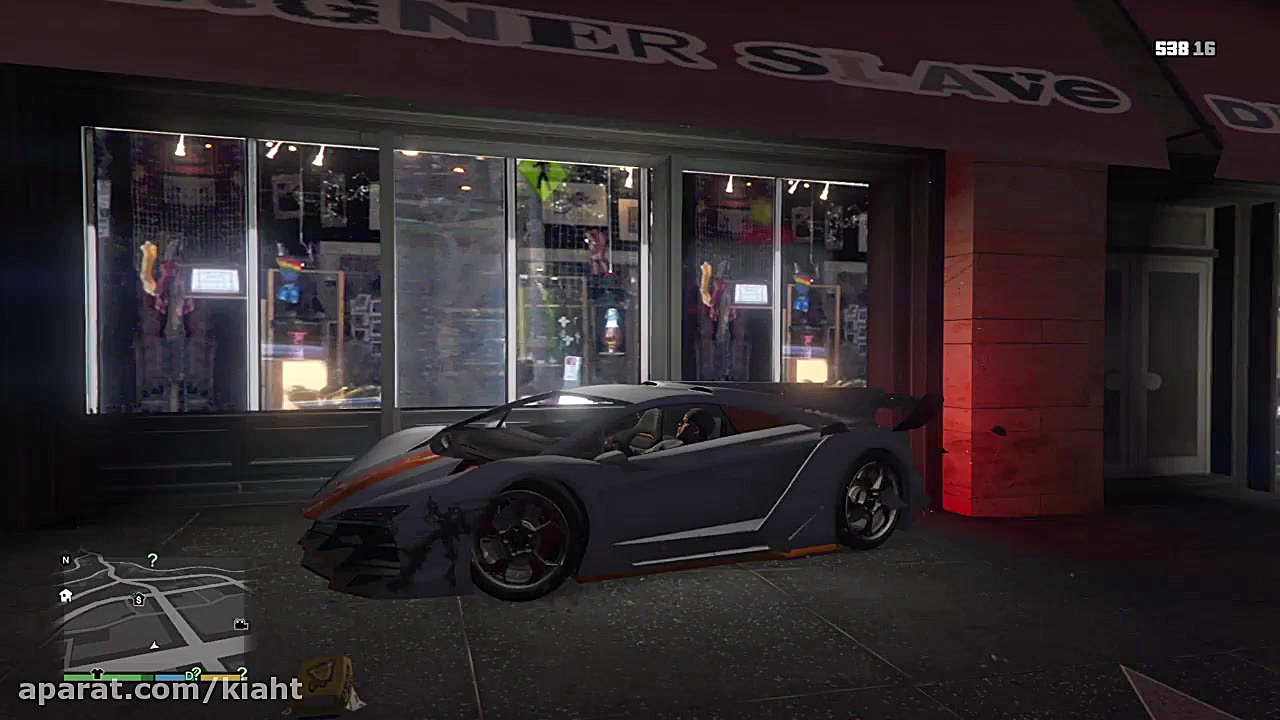Image resolution: width=1280 pixels, height=720 pixels.
Task: Click the yellow question mark marker bottom right of minimap
Action: (x=241, y=674)
